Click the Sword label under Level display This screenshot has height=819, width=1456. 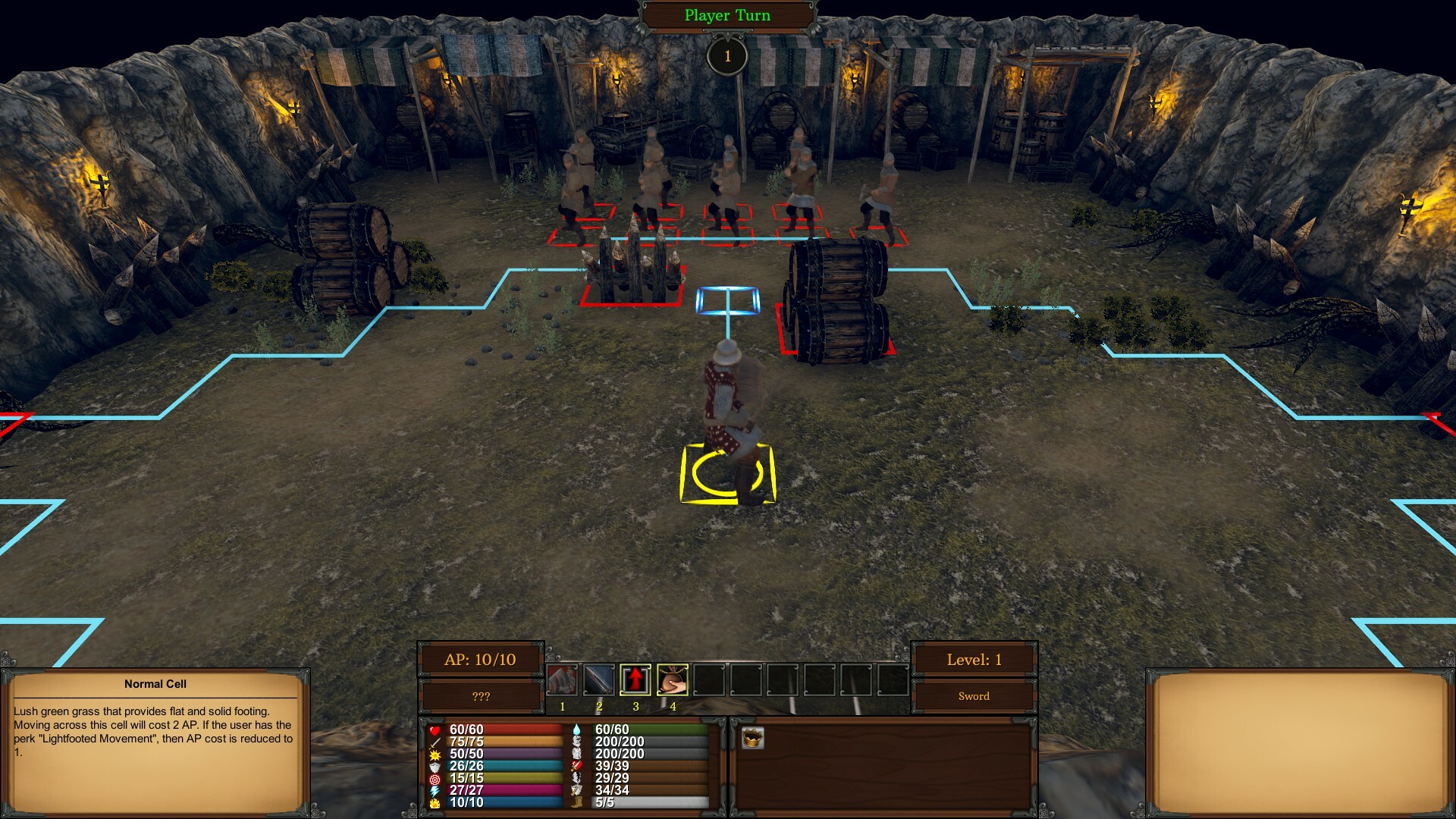coord(973,695)
